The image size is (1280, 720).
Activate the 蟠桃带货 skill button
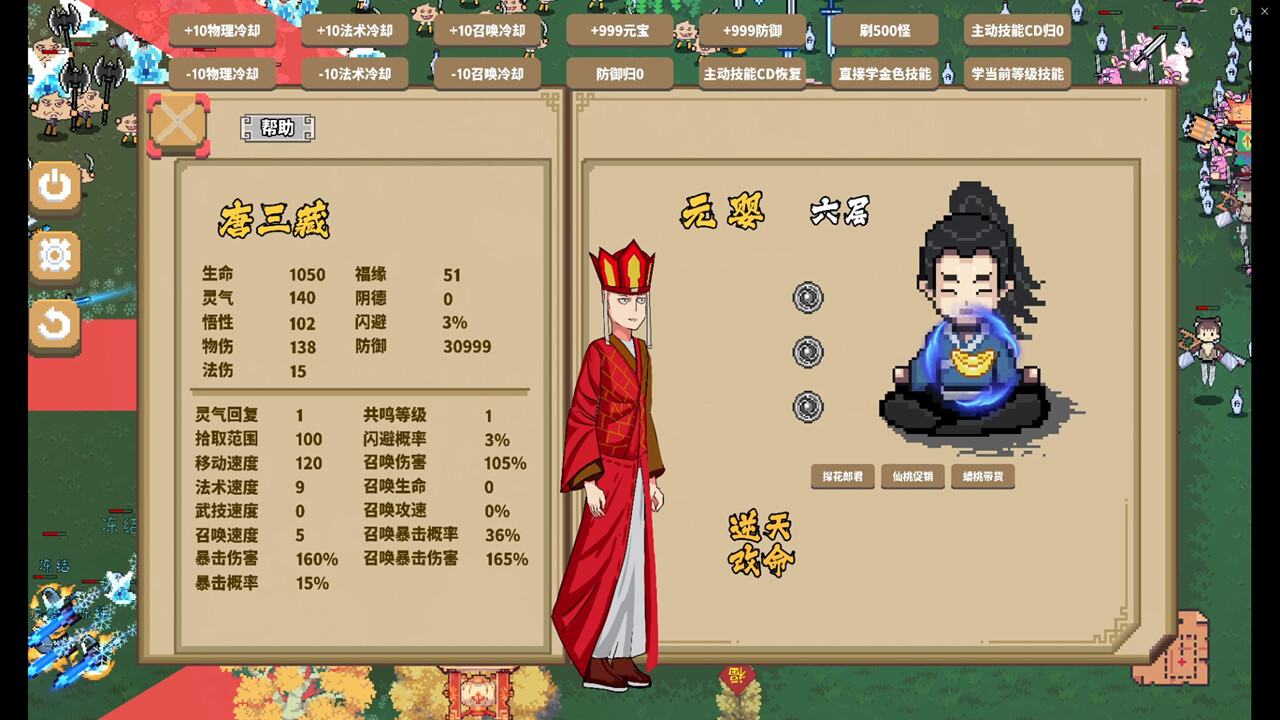tap(982, 477)
